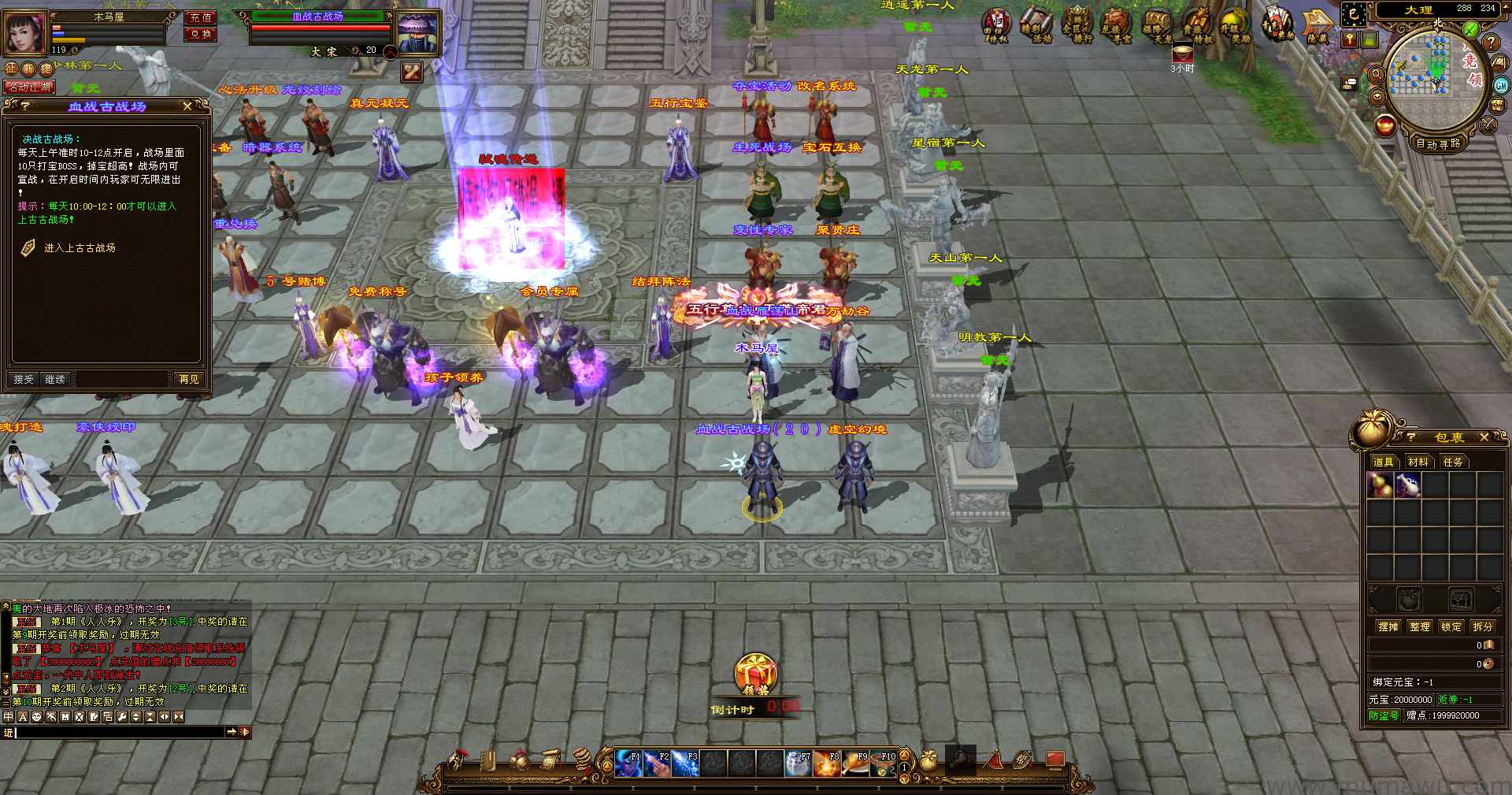This screenshot has height=795, width=1512.
Task: Switch to the 材料 materials tab
Action: [x=1417, y=463]
